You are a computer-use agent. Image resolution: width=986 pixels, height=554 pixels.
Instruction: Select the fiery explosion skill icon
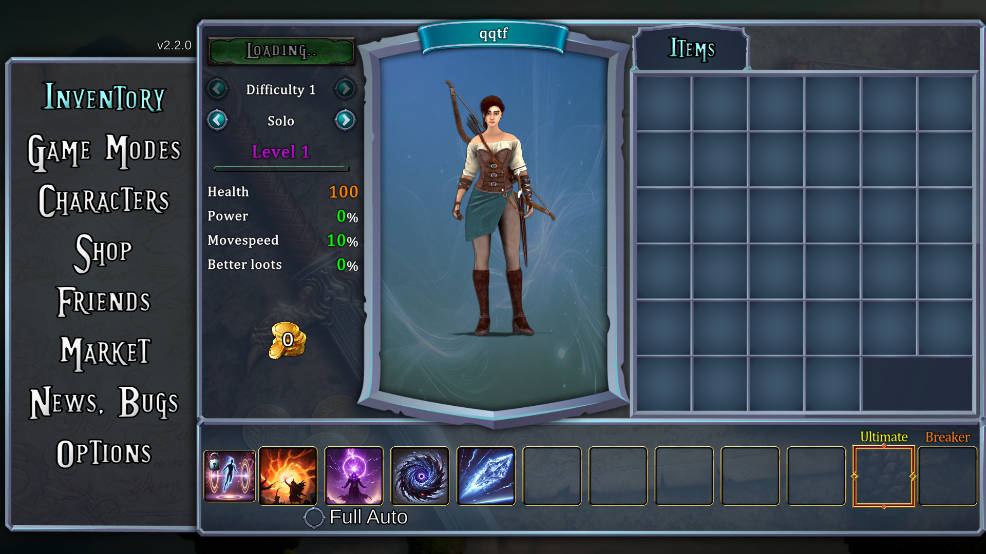pos(288,476)
